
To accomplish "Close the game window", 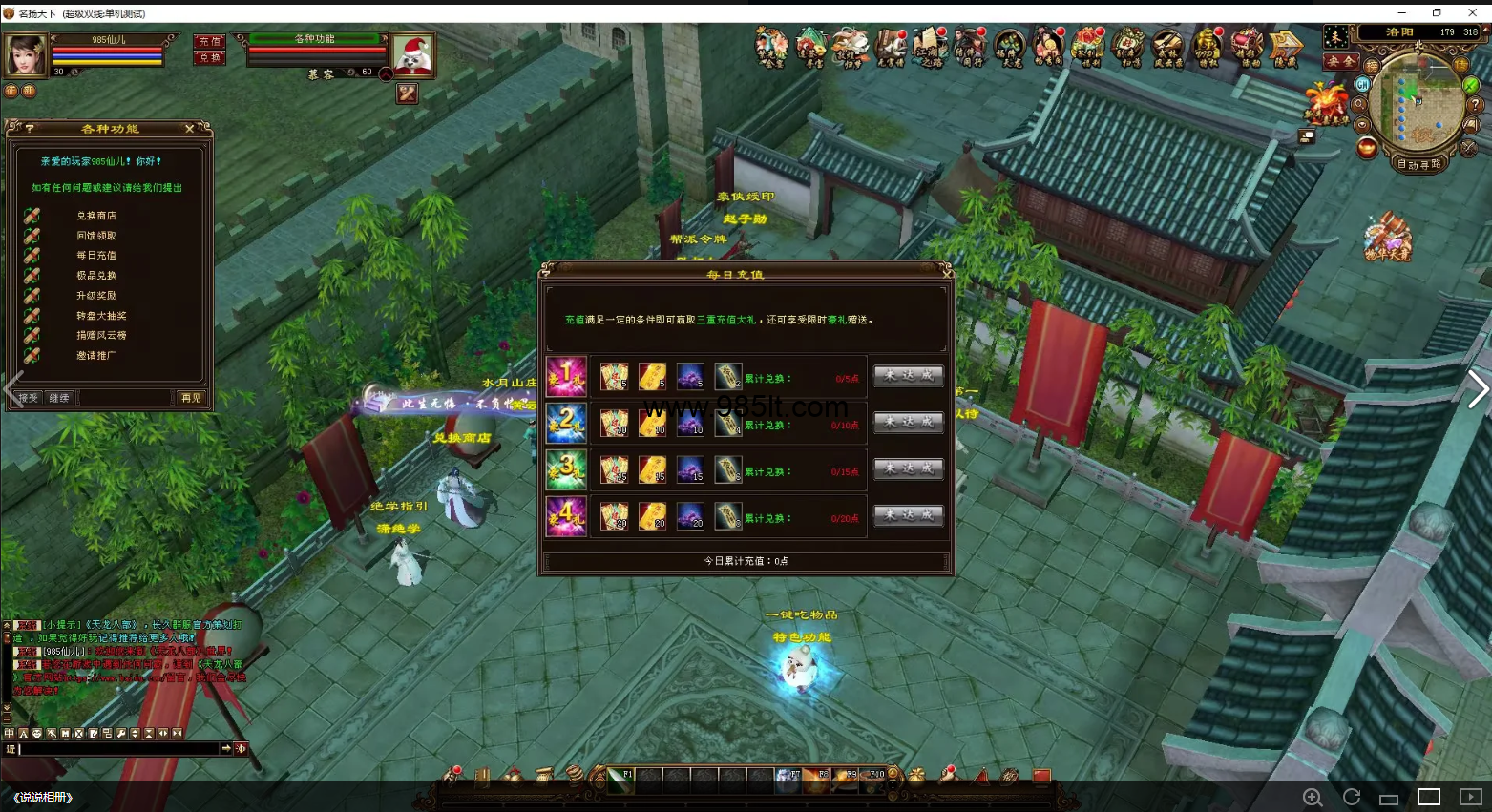I will click(1472, 12).
